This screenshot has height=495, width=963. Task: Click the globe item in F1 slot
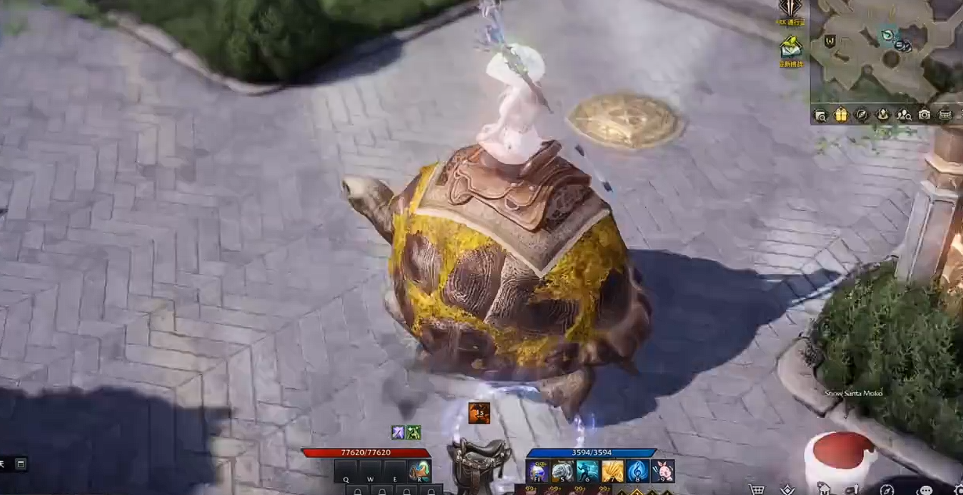[x=539, y=471]
